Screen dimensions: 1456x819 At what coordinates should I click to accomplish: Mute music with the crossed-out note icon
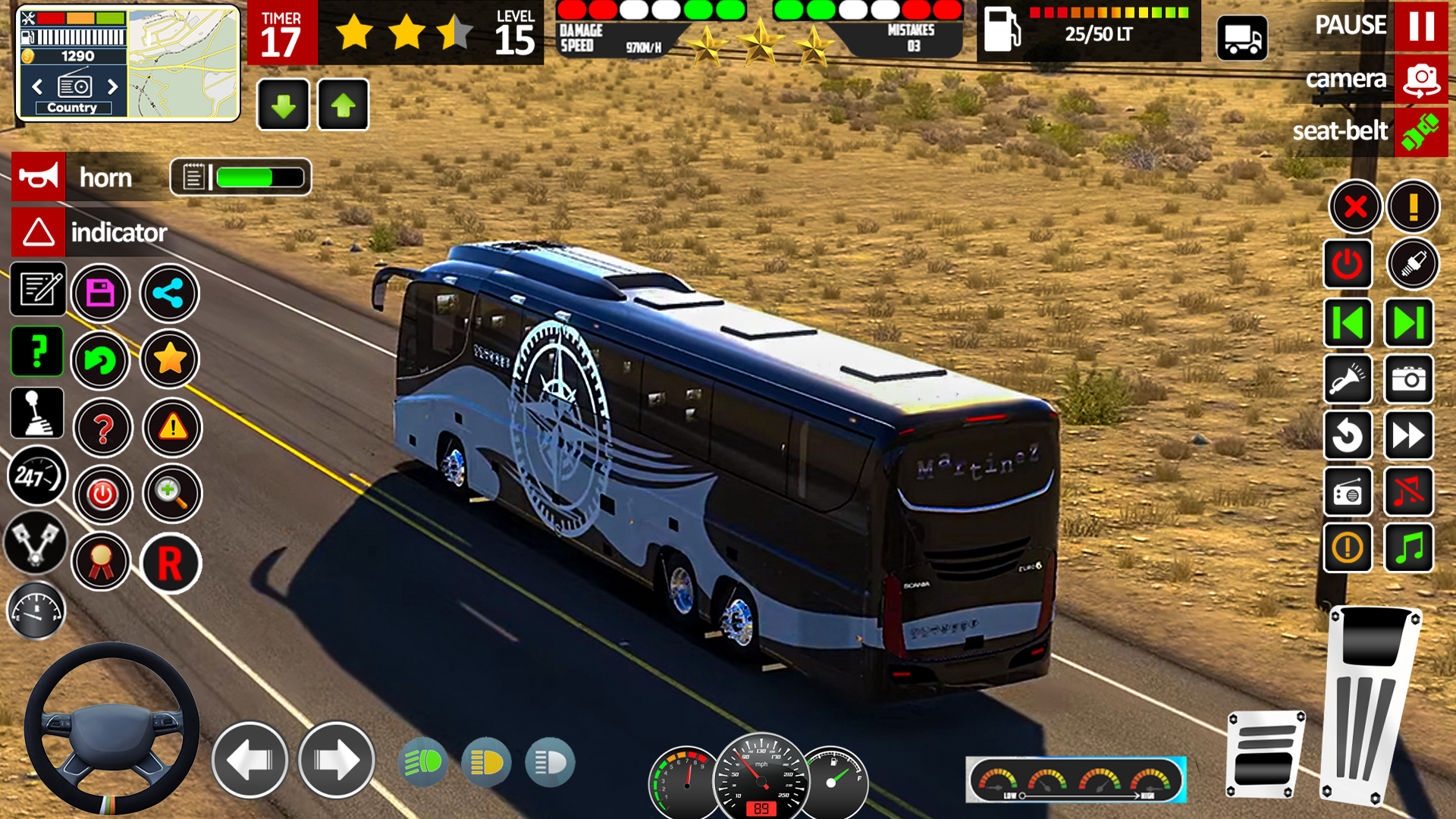pos(1408,492)
